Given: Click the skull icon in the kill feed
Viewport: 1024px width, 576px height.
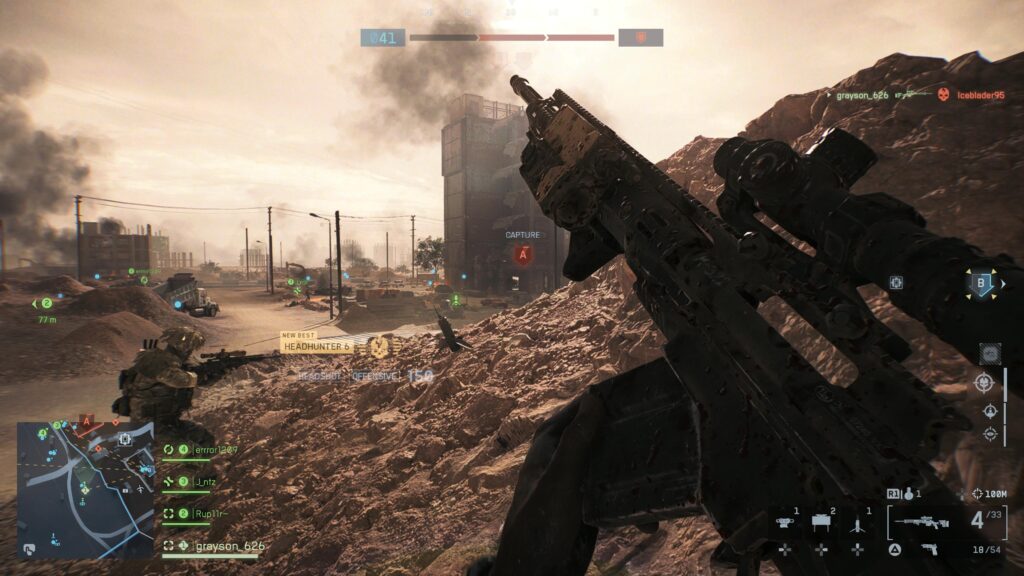Looking at the screenshot, I should [x=942, y=95].
